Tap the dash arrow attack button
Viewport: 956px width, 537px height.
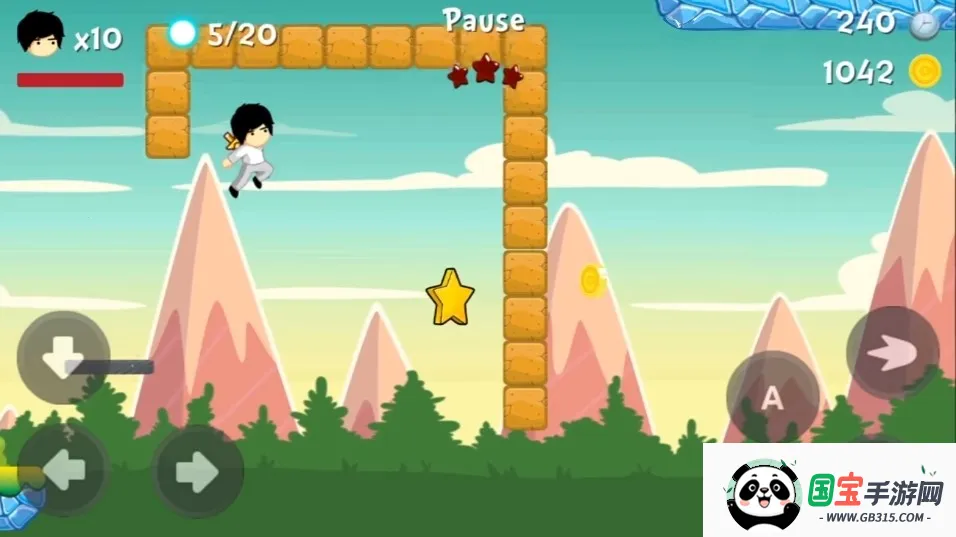coord(893,352)
